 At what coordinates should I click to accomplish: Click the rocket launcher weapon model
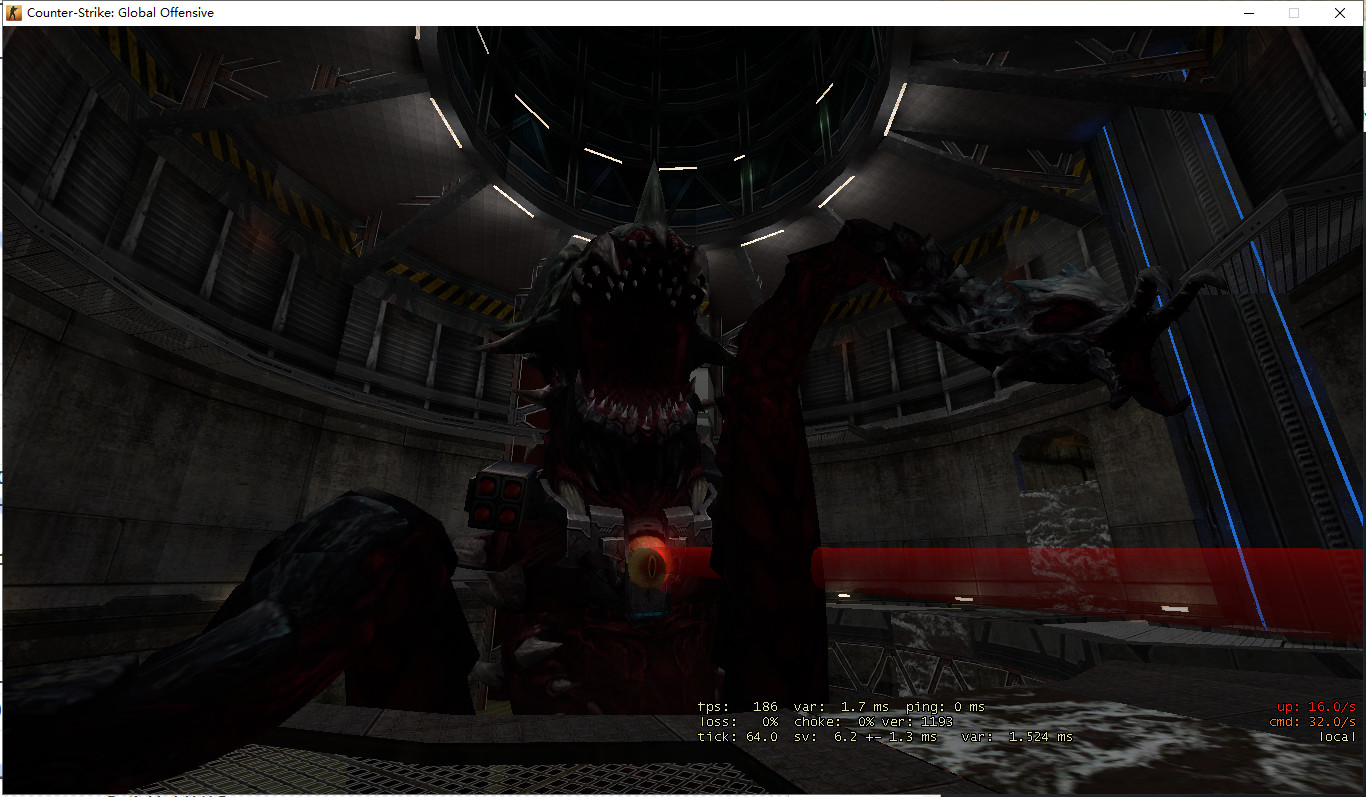click(x=500, y=500)
